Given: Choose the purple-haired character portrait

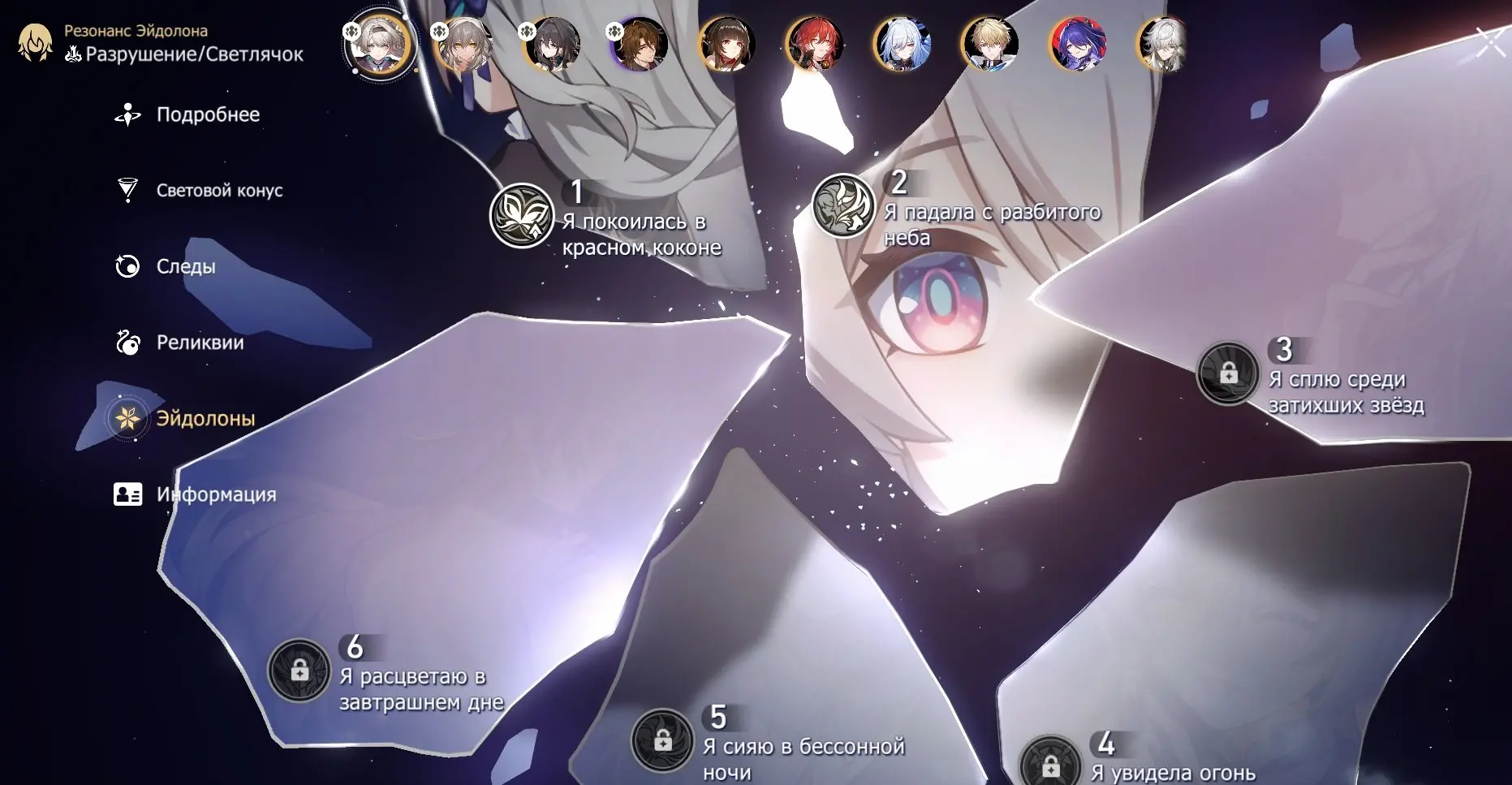Looking at the screenshot, I should tap(1077, 45).
